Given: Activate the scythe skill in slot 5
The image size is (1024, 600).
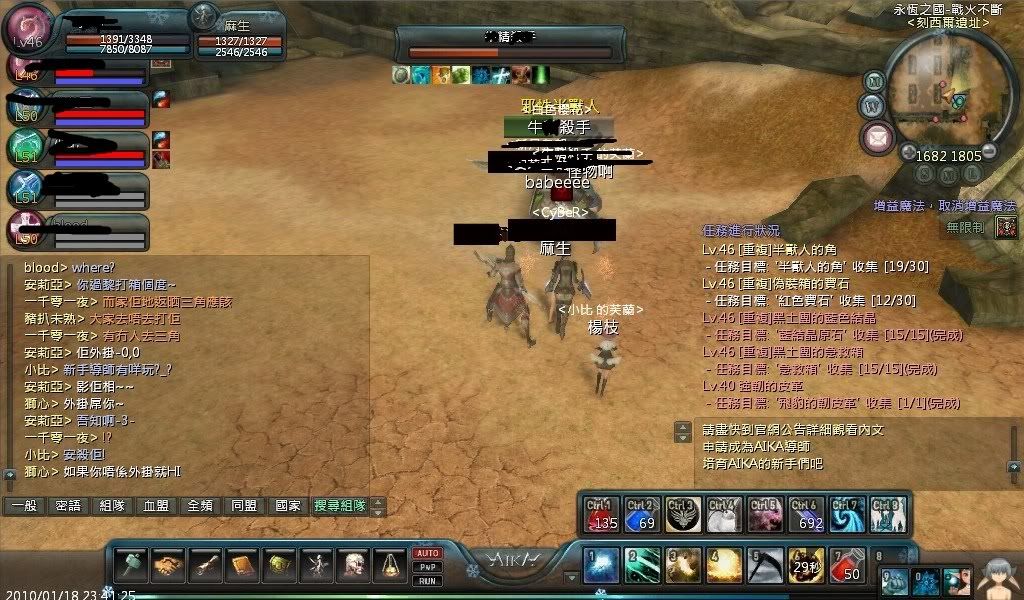Looking at the screenshot, I should 766,566.
